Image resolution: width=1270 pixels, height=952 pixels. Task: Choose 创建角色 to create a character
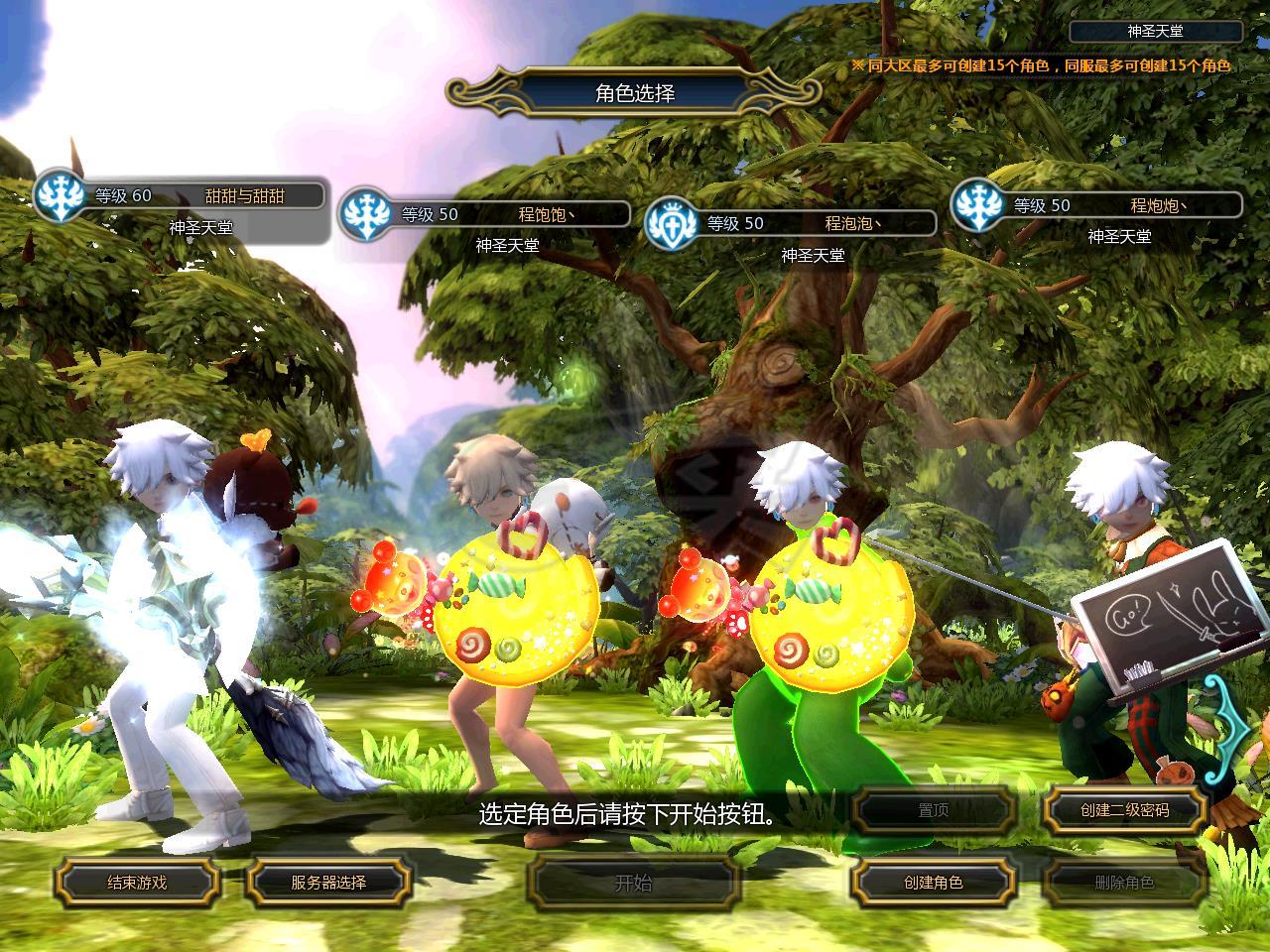point(933,882)
